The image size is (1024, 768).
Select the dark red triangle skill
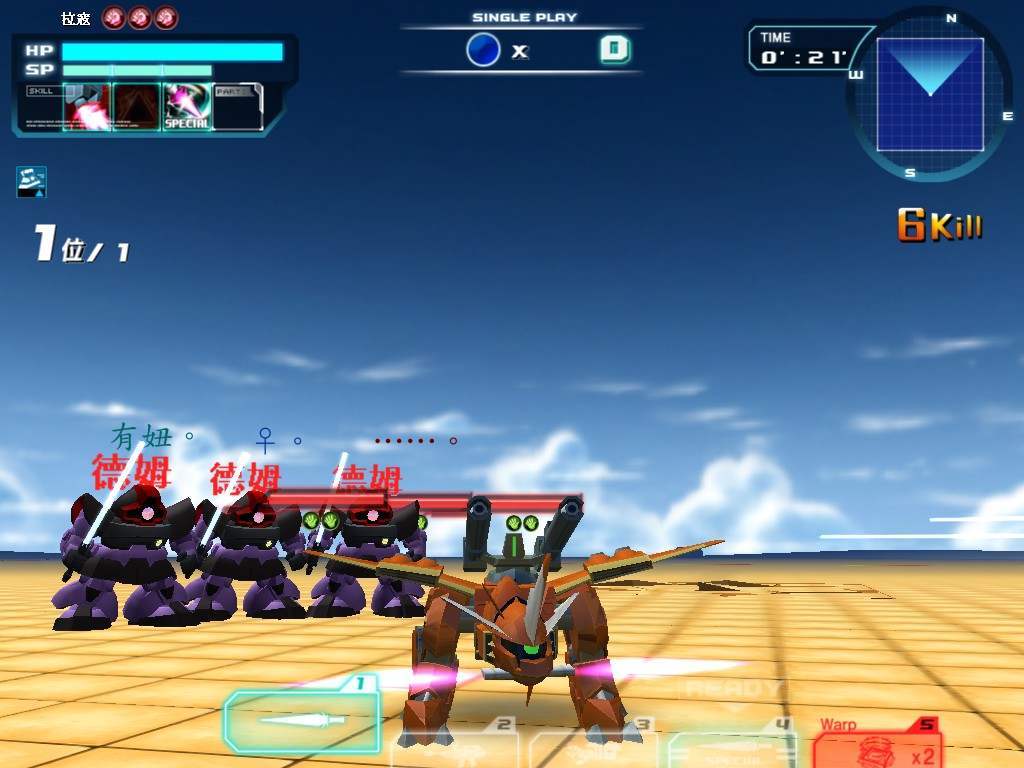pyautogui.click(x=137, y=107)
